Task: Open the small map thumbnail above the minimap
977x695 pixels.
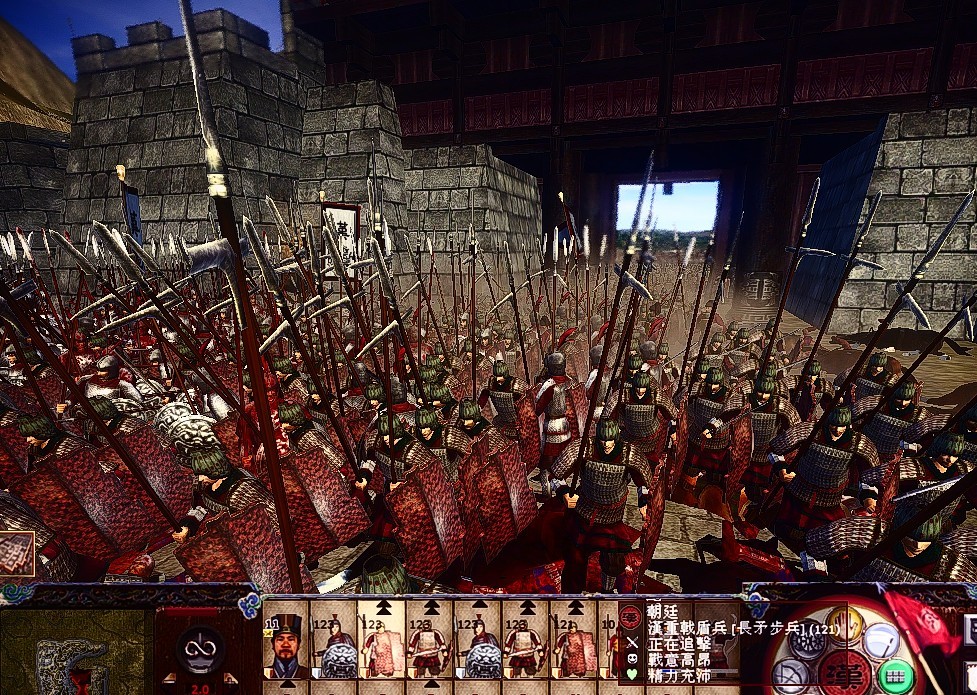Action: point(17,554)
